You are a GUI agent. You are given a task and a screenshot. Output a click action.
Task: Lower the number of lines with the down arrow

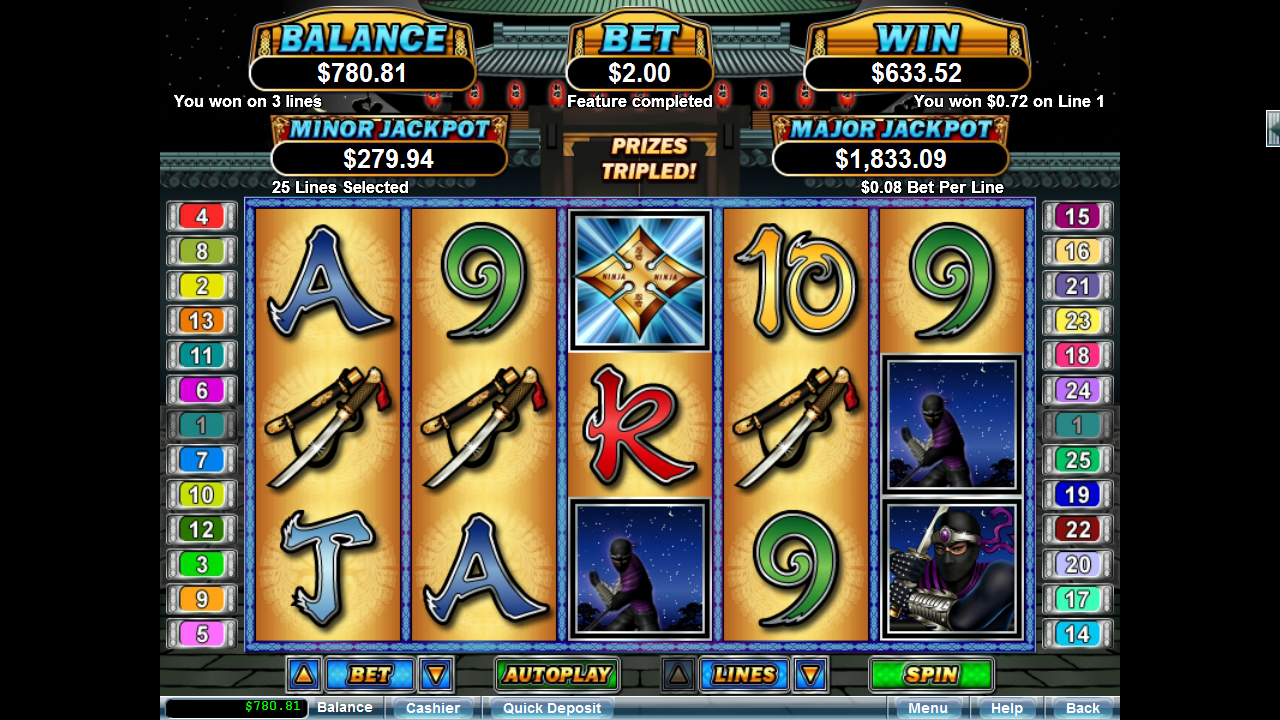coord(810,675)
